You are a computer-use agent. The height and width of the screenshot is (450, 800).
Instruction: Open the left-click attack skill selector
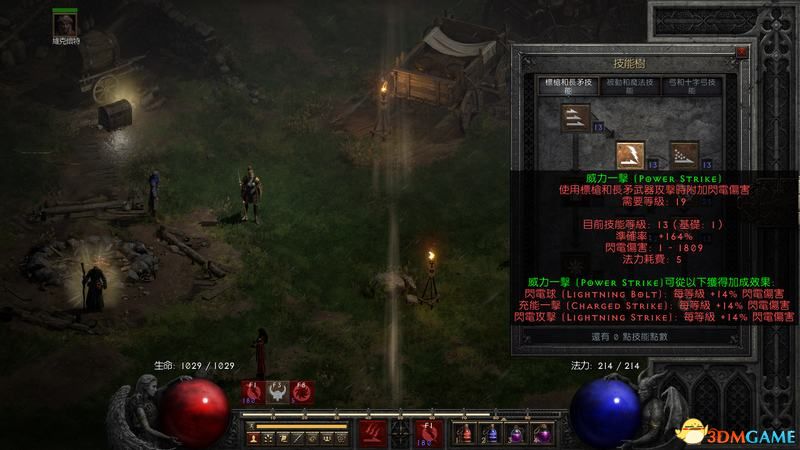tap(371, 433)
